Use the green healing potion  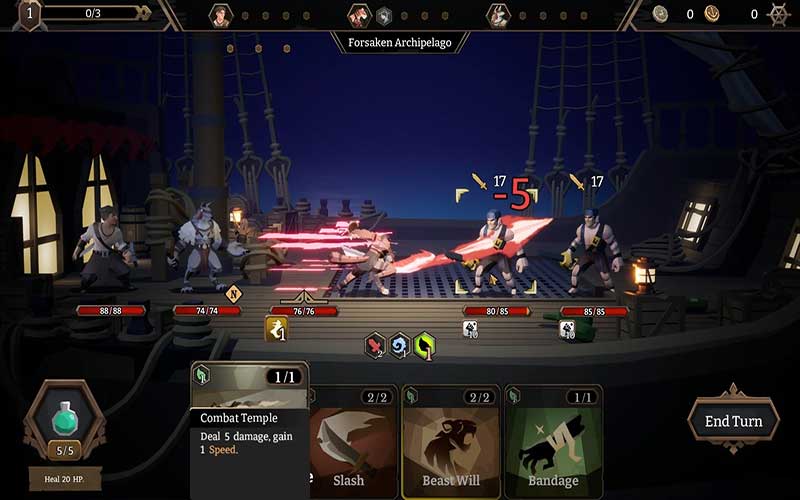click(x=65, y=418)
